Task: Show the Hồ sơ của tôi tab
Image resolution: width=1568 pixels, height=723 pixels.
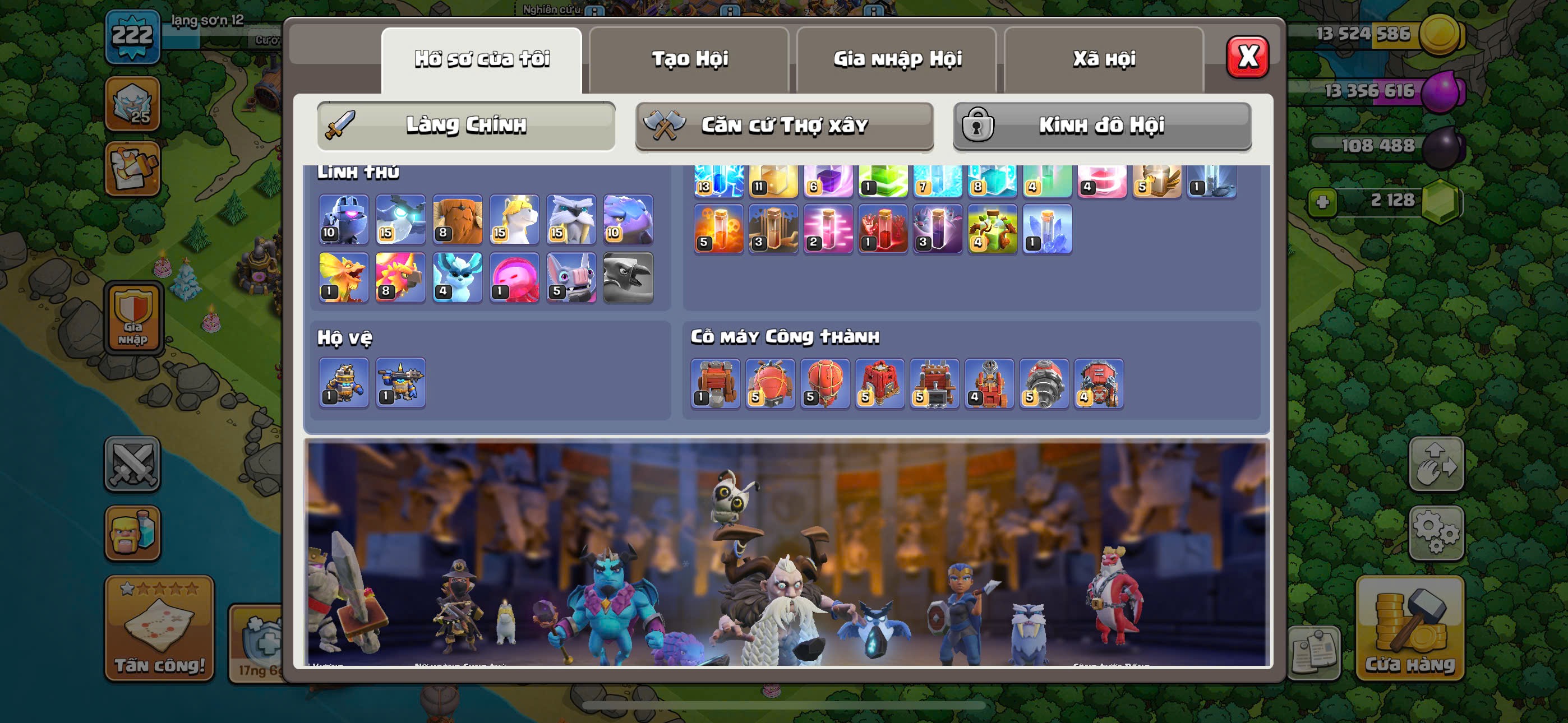Action: click(482, 59)
